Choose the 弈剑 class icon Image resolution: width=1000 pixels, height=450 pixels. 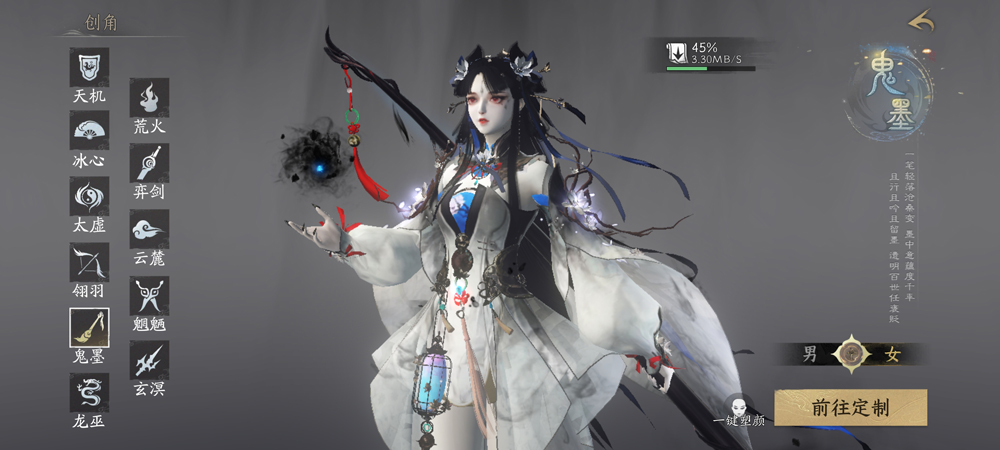149,163
